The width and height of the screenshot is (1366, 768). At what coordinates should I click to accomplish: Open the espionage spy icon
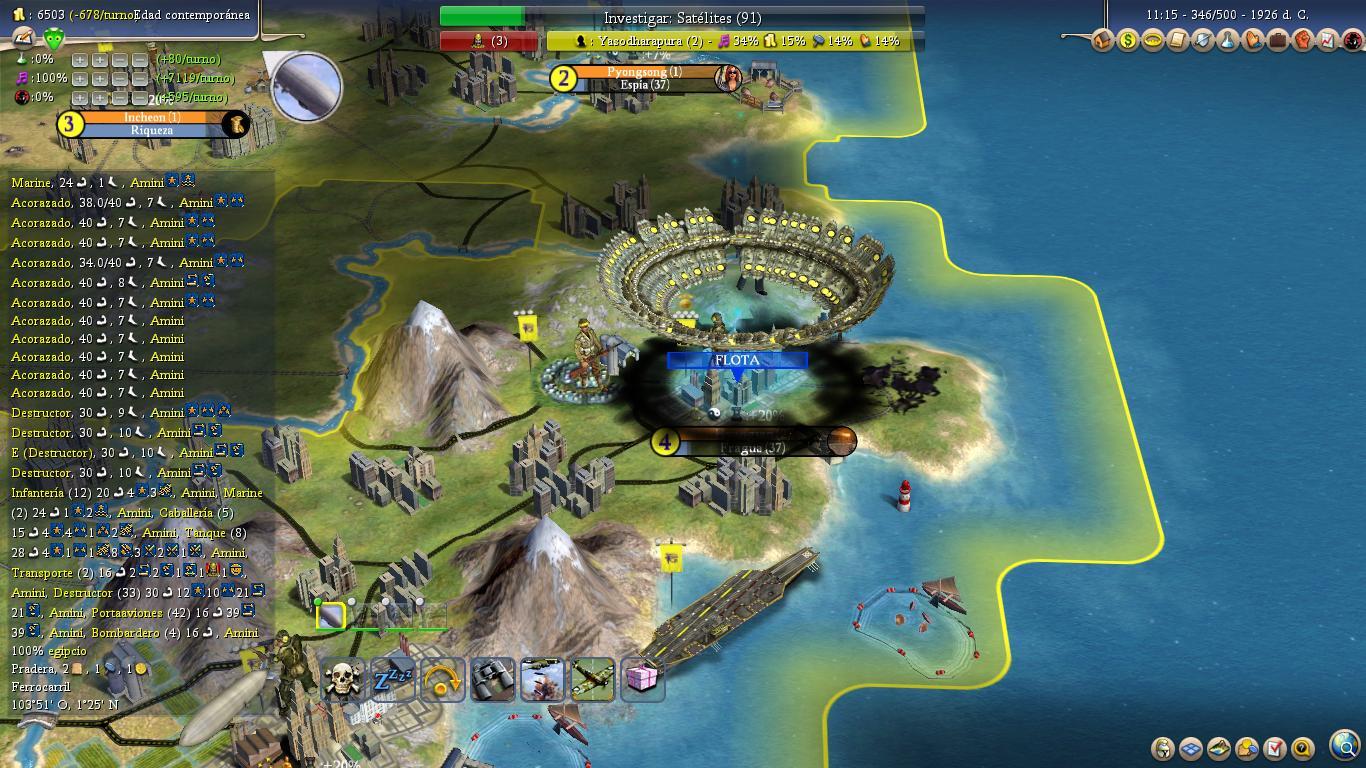(x=1352, y=41)
